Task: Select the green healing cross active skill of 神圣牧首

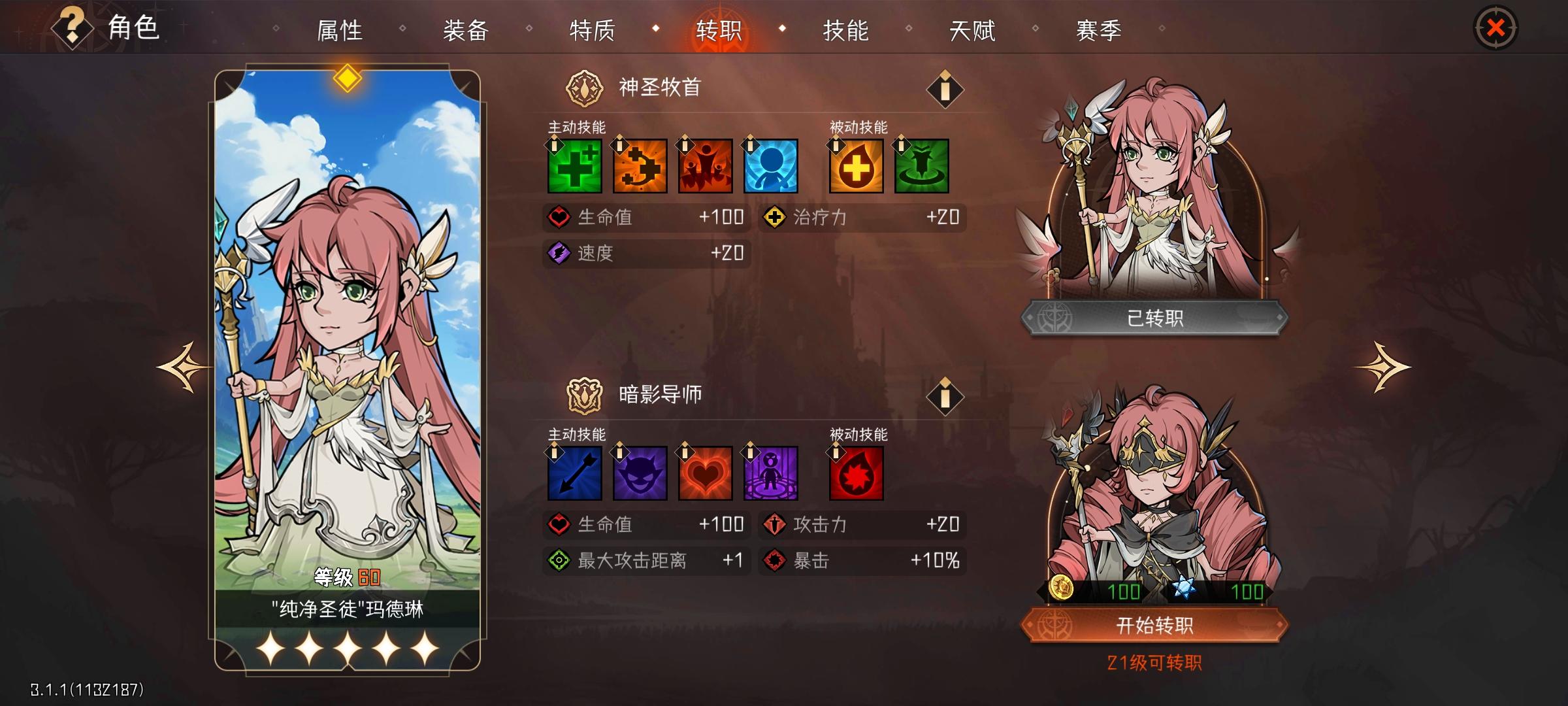Action: [574, 167]
